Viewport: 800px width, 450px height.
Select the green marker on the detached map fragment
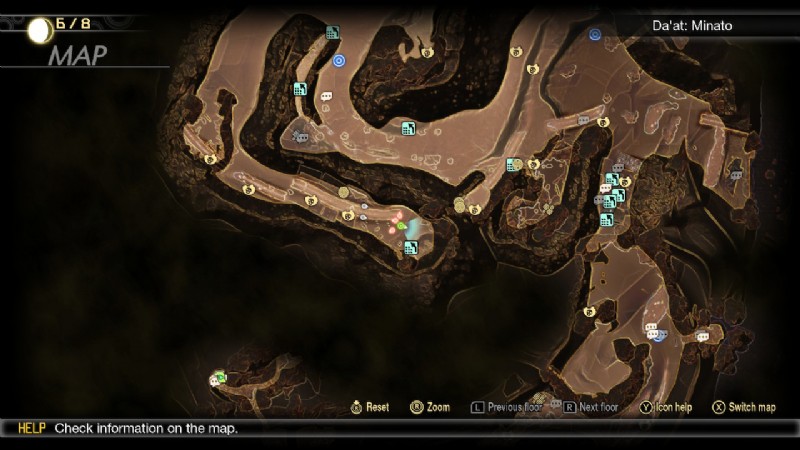tap(220, 377)
